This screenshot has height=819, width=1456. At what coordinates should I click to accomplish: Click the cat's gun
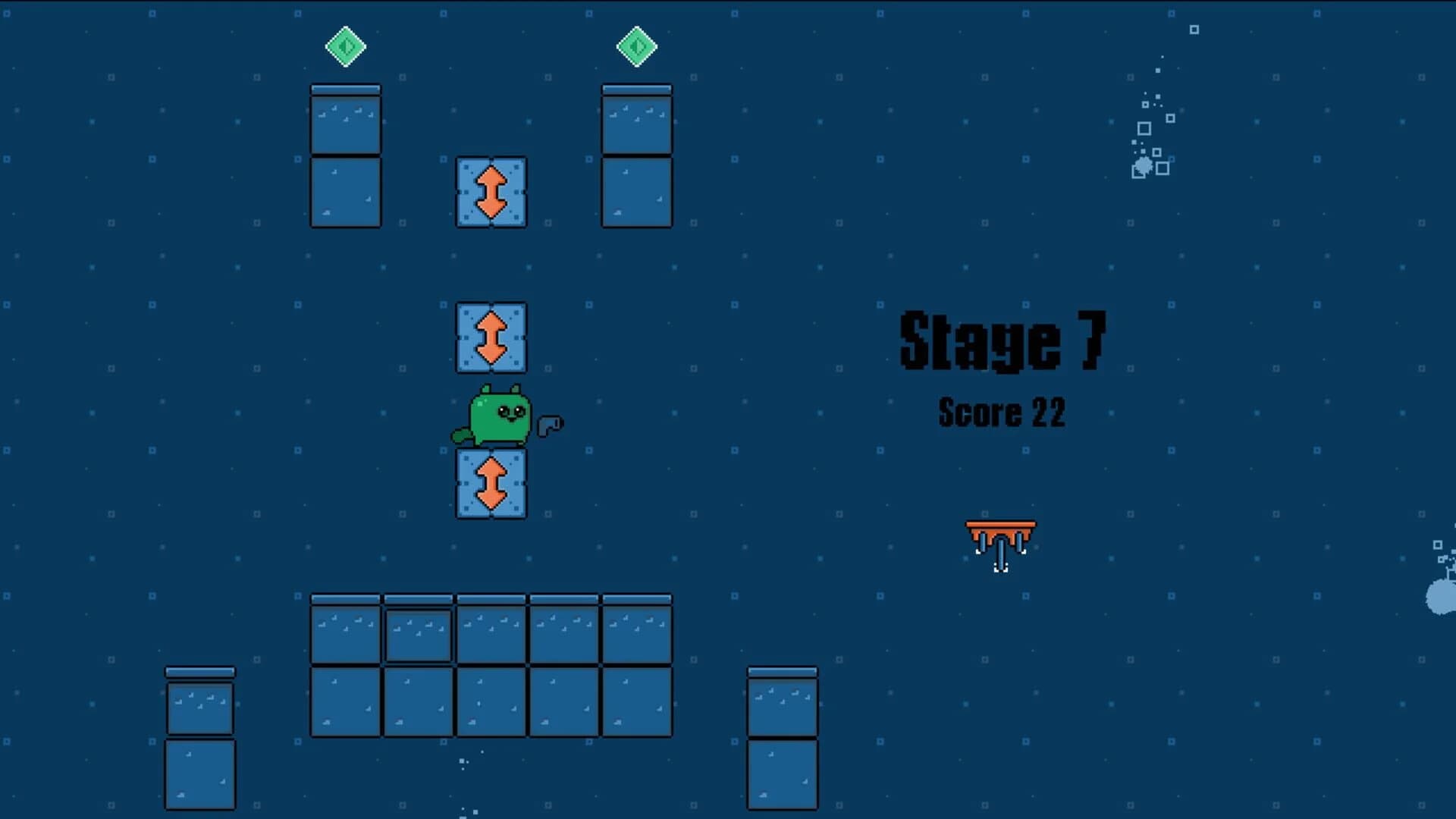pos(551,425)
